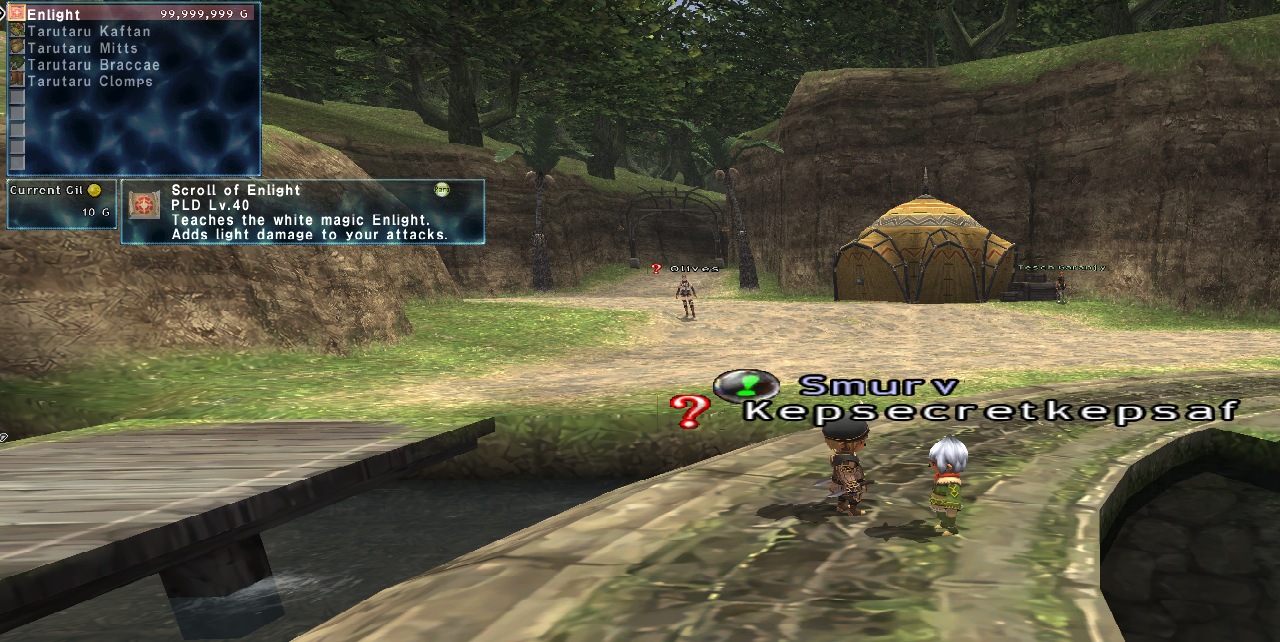Pick the Tarutaru Mitts item row

tap(82, 48)
